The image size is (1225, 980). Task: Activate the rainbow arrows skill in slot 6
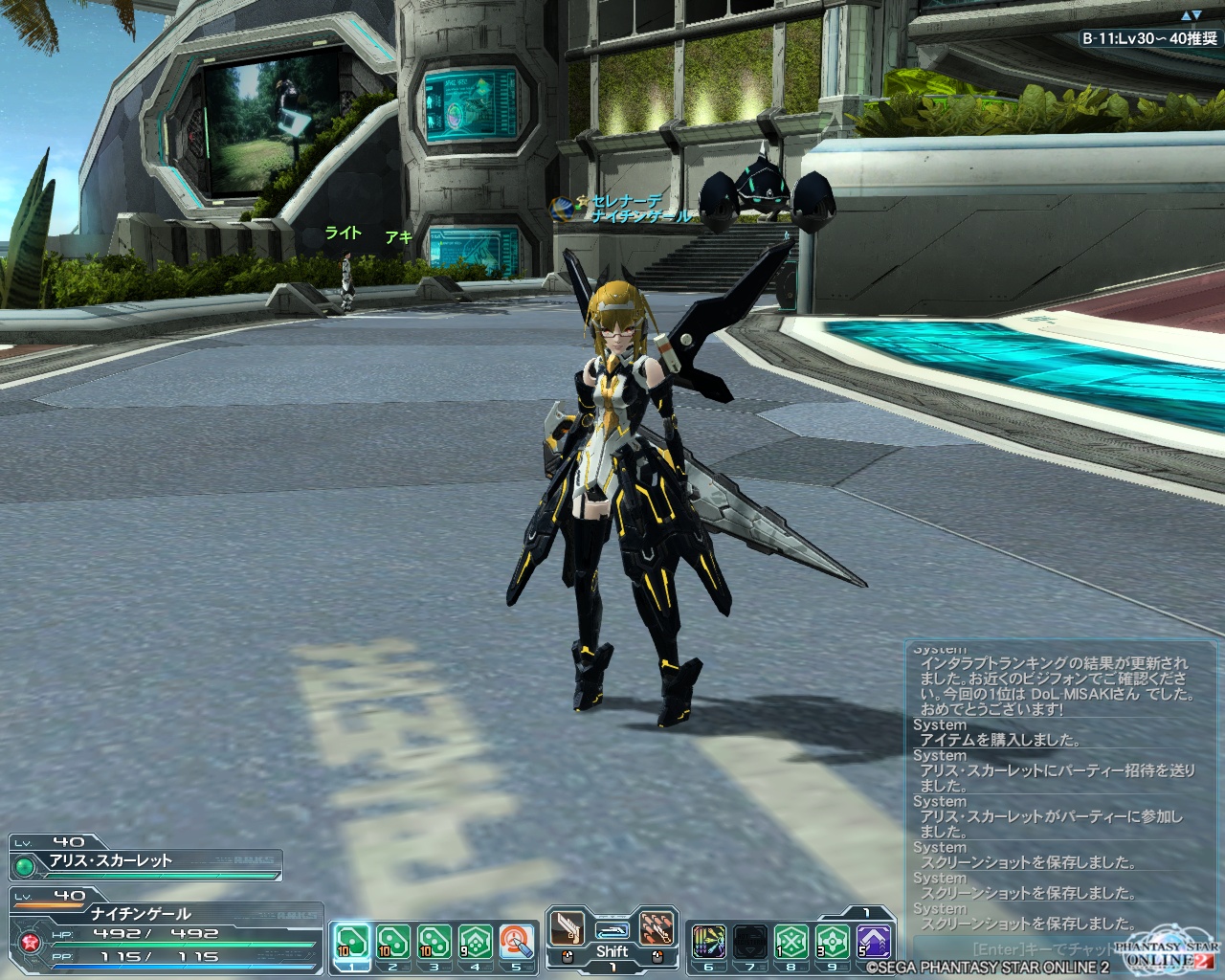pos(708,942)
